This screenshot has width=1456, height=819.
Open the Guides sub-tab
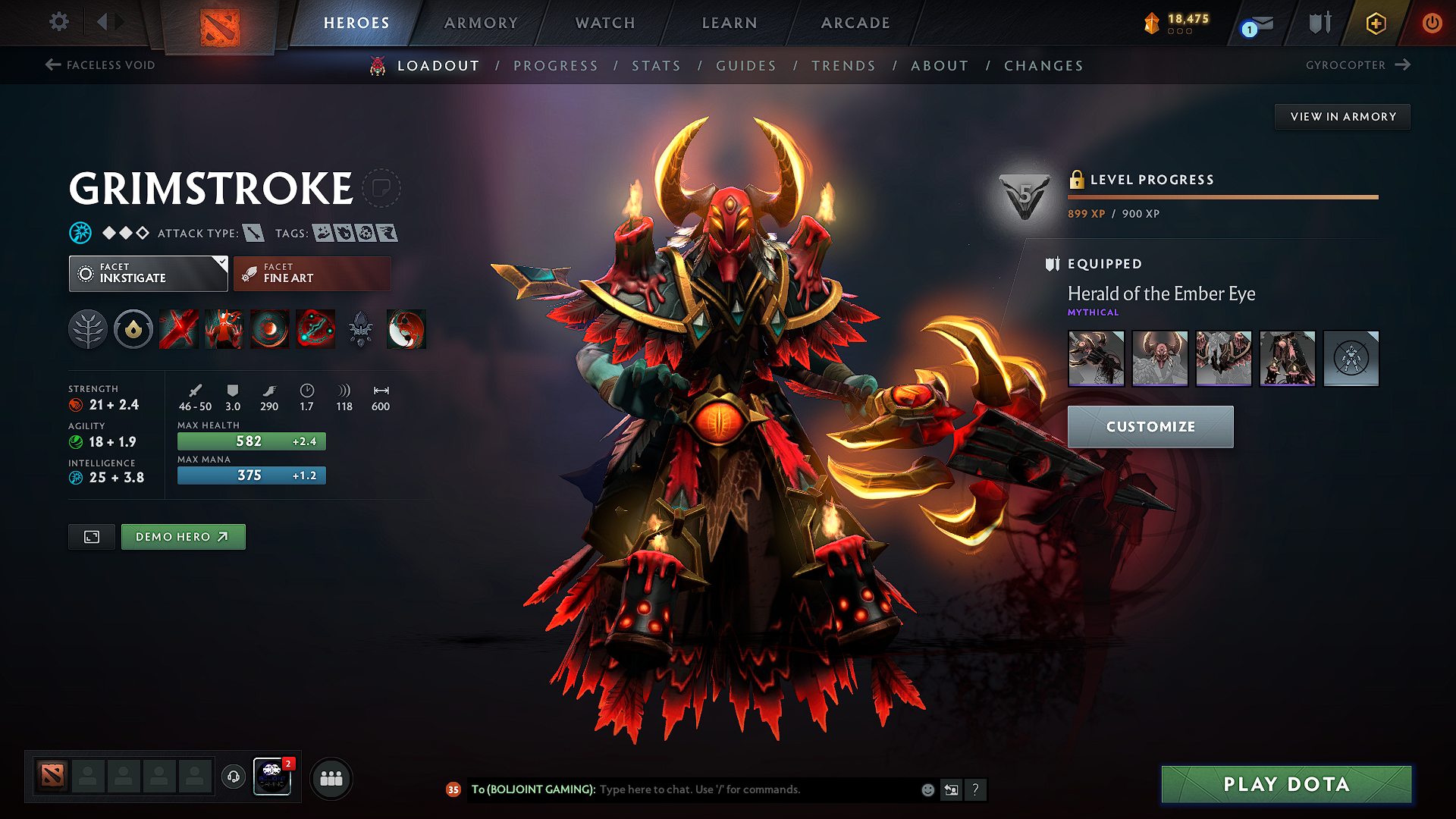pos(746,66)
